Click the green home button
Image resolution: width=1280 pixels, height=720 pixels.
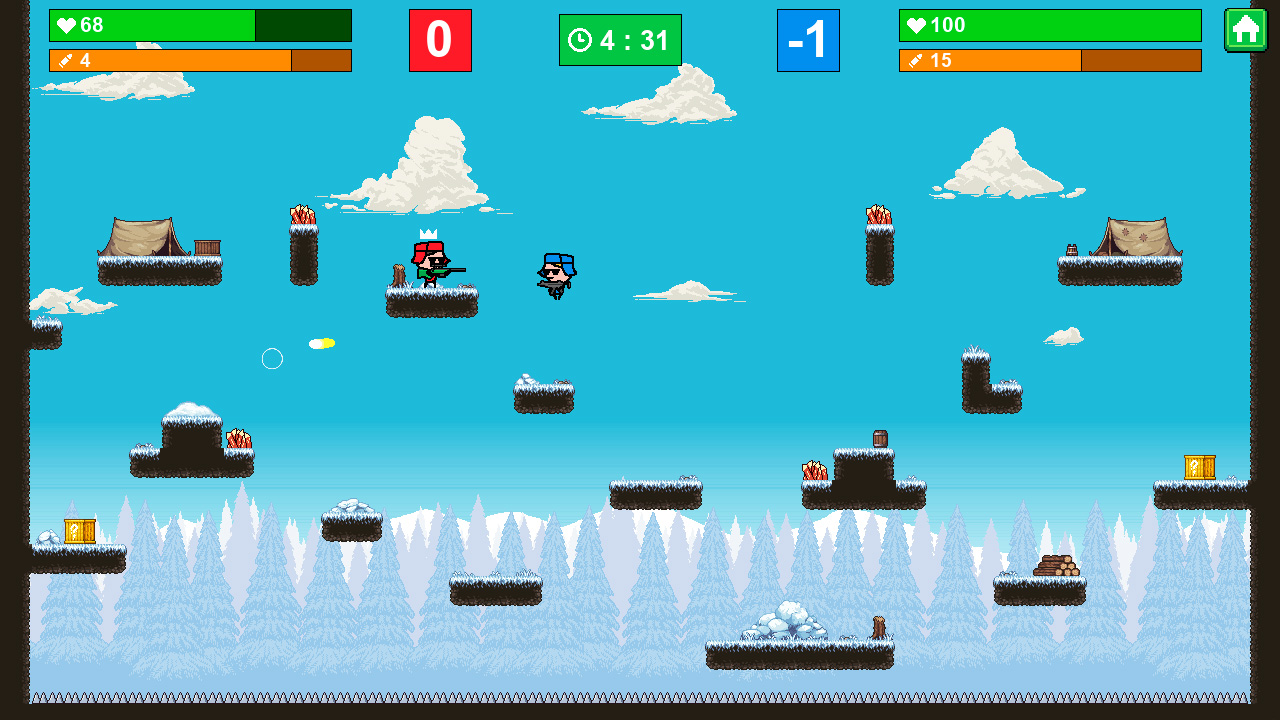1246,32
